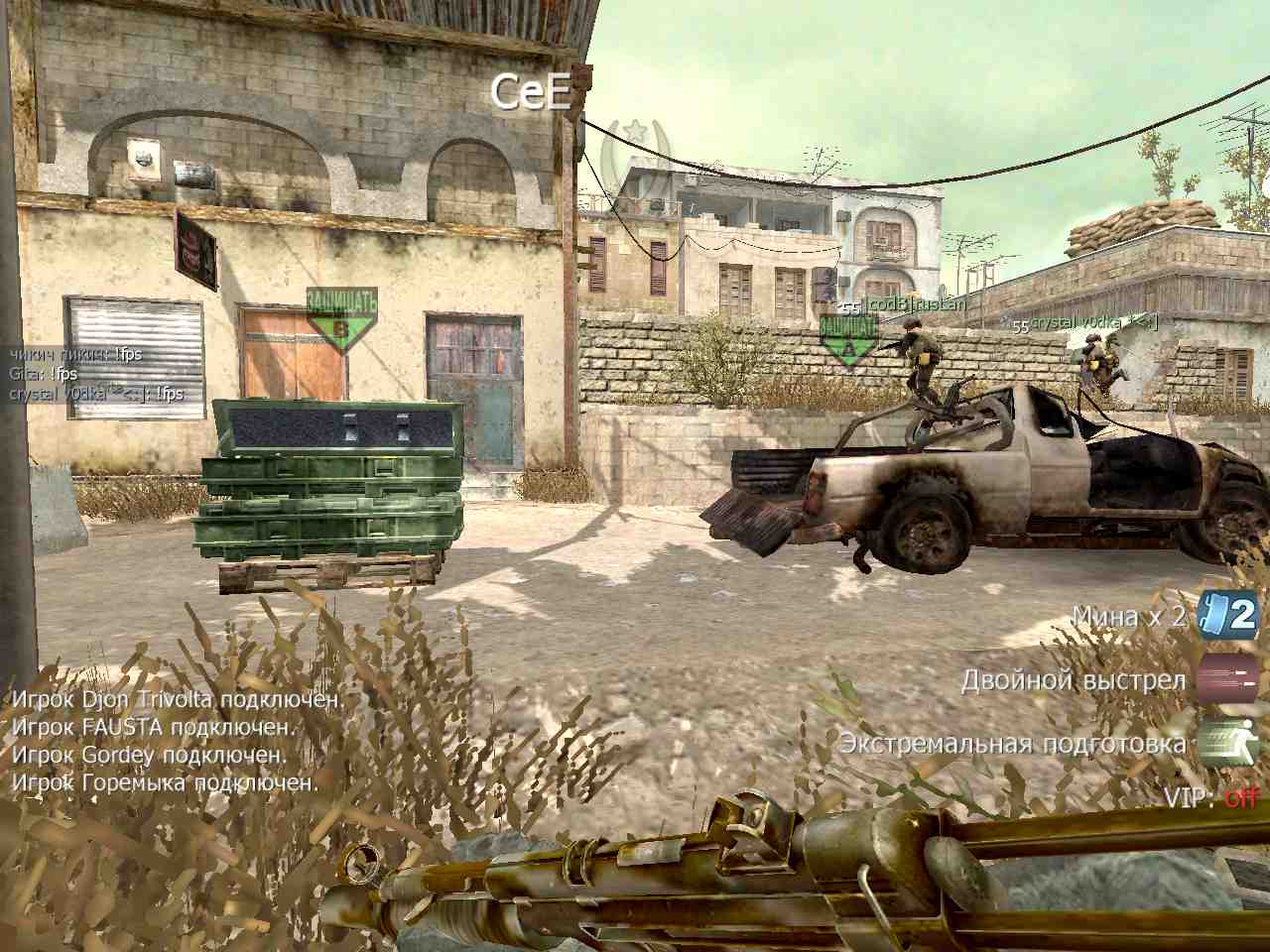Choose the Экстремальная подготовка perk icon
Screen dimensions: 1270x952
click(1228, 743)
